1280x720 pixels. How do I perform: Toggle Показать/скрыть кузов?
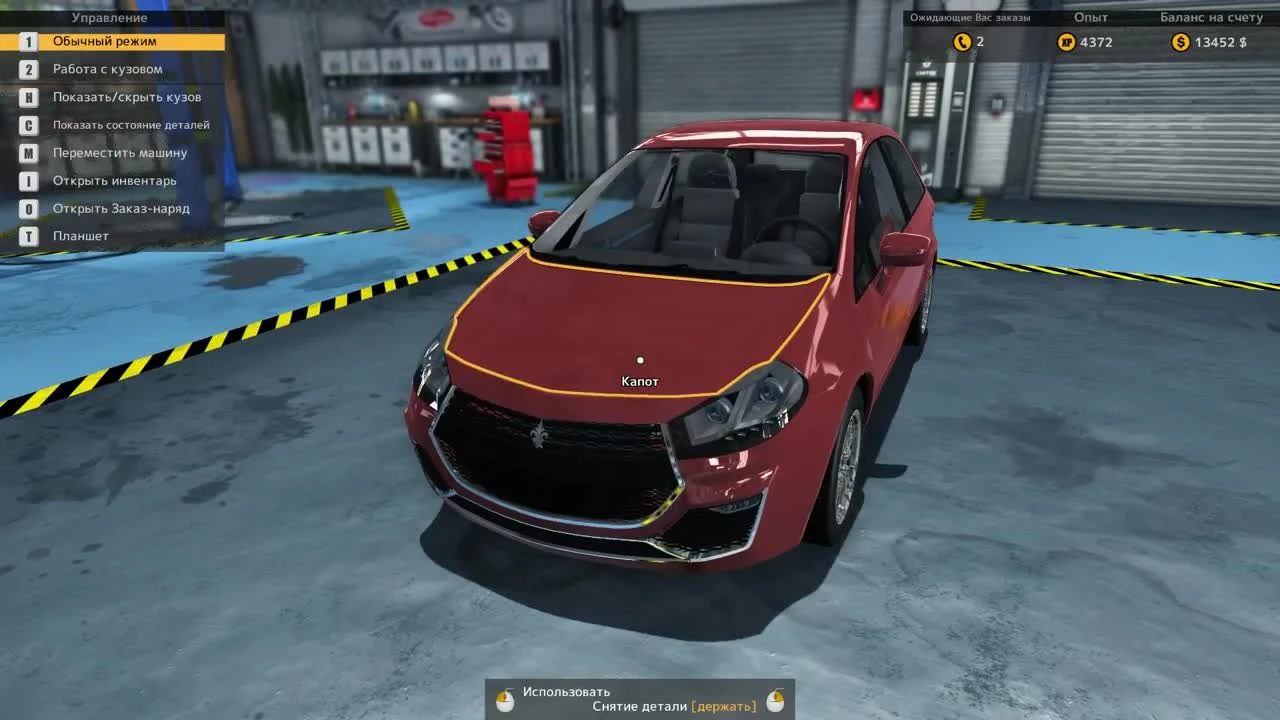pyautogui.click(x=125, y=97)
